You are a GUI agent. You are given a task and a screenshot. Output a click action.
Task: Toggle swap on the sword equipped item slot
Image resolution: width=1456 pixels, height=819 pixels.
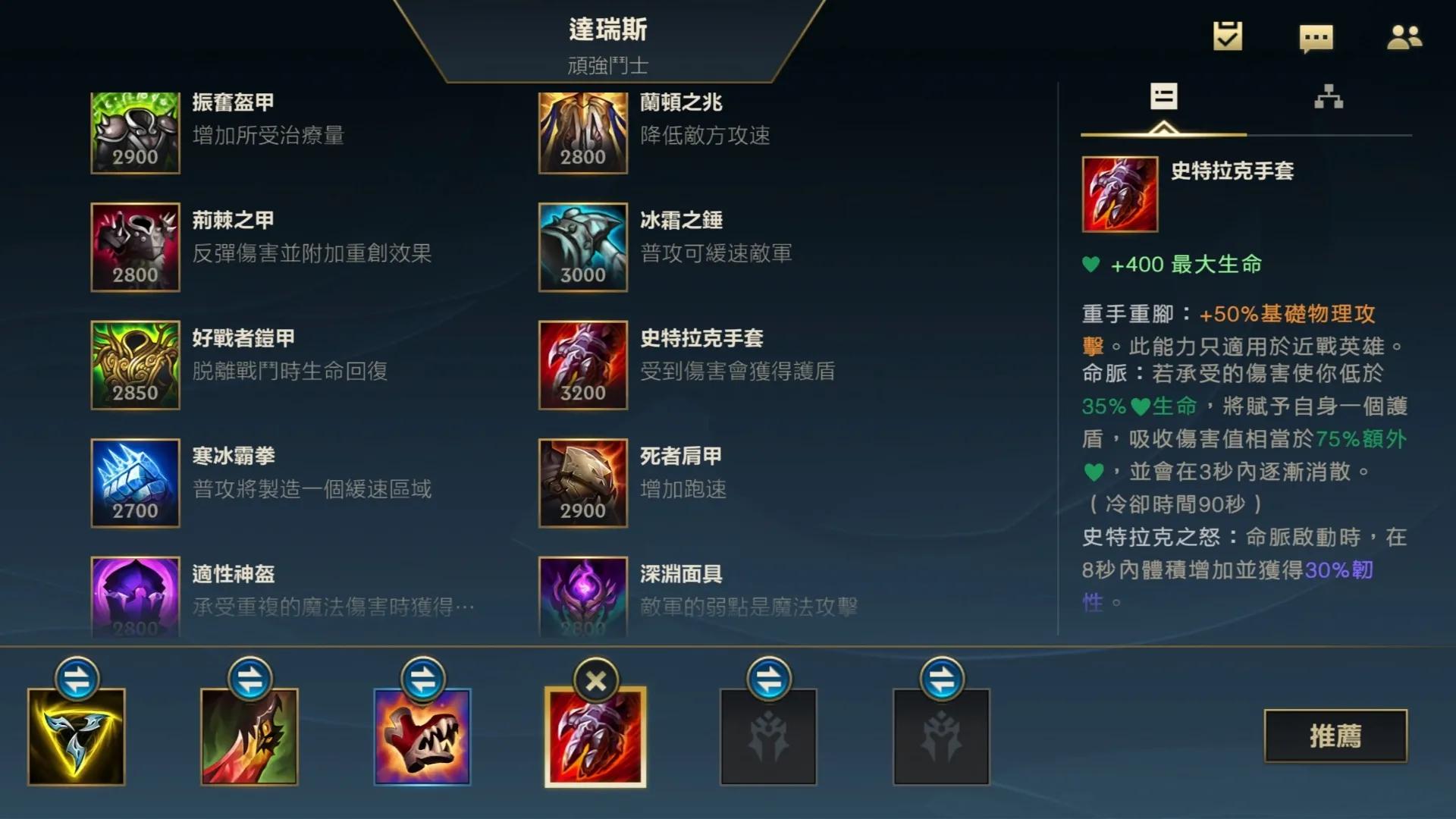point(249,680)
